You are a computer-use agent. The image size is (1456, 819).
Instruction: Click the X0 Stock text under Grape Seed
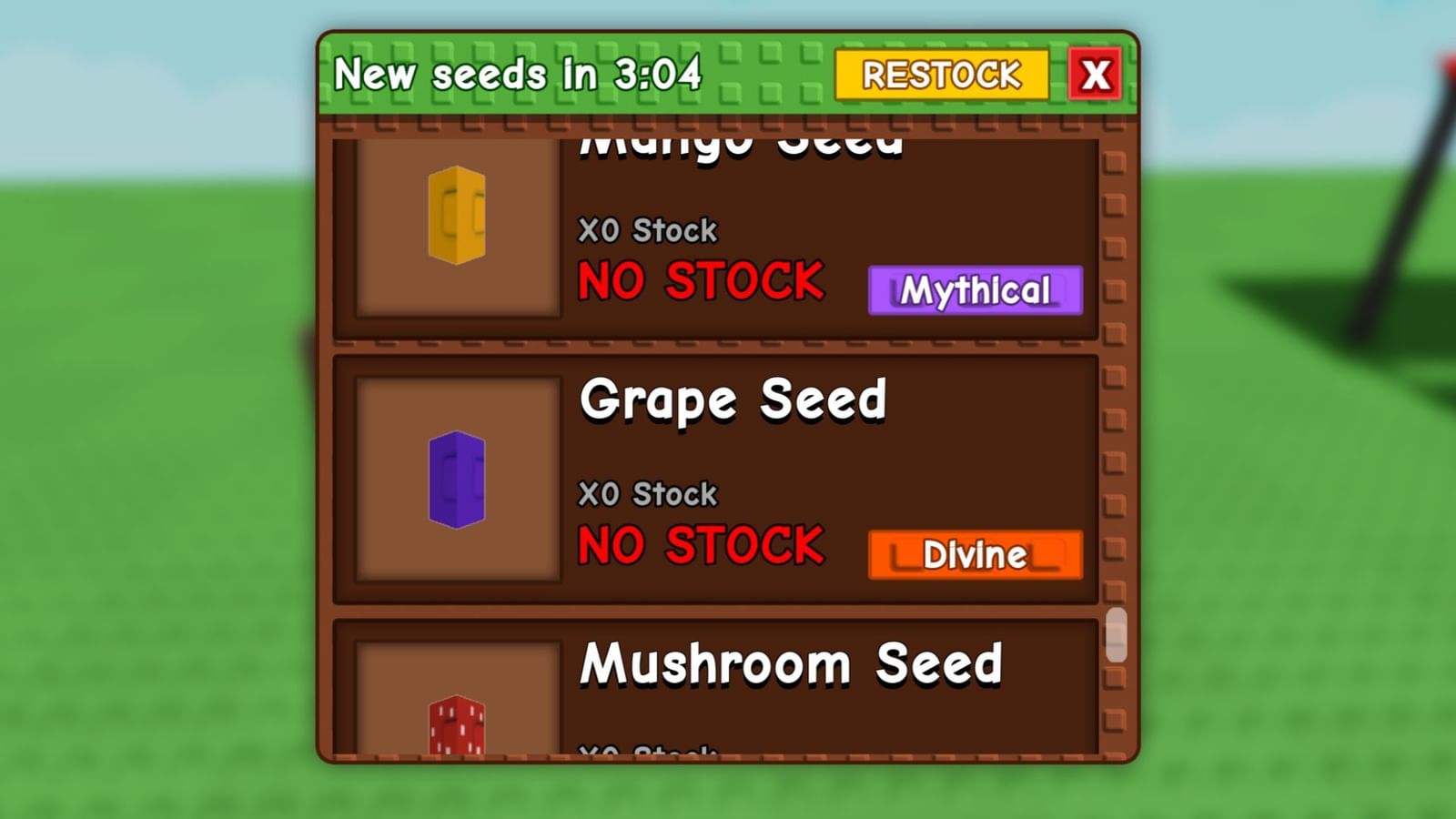(648, 493)
